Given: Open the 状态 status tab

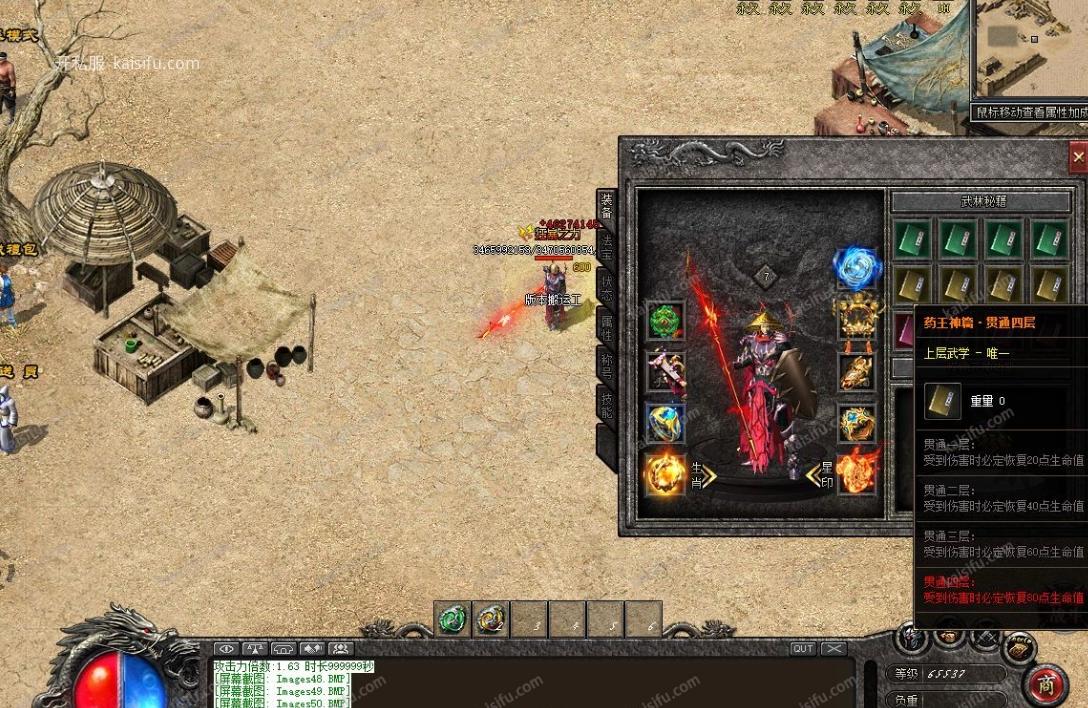Looking at the screenshot, I should (607, 285).
